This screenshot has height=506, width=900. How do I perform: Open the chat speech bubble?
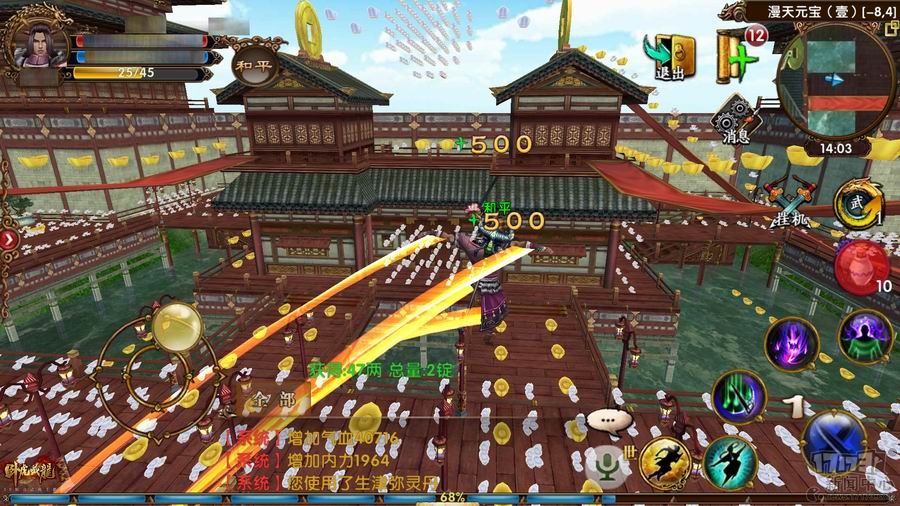[607, 420]
